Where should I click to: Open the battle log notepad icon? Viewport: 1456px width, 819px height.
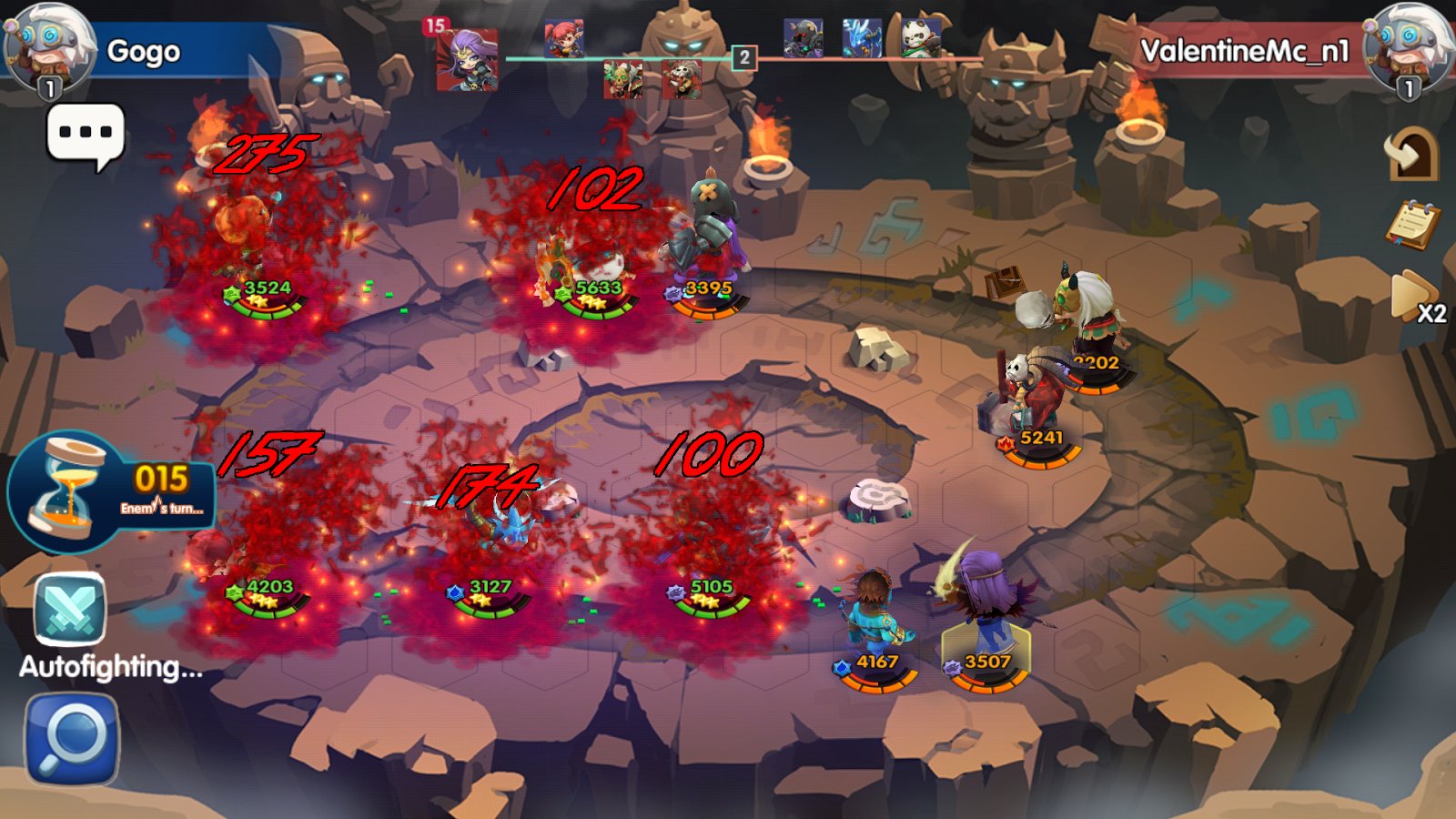[1411, 225]
